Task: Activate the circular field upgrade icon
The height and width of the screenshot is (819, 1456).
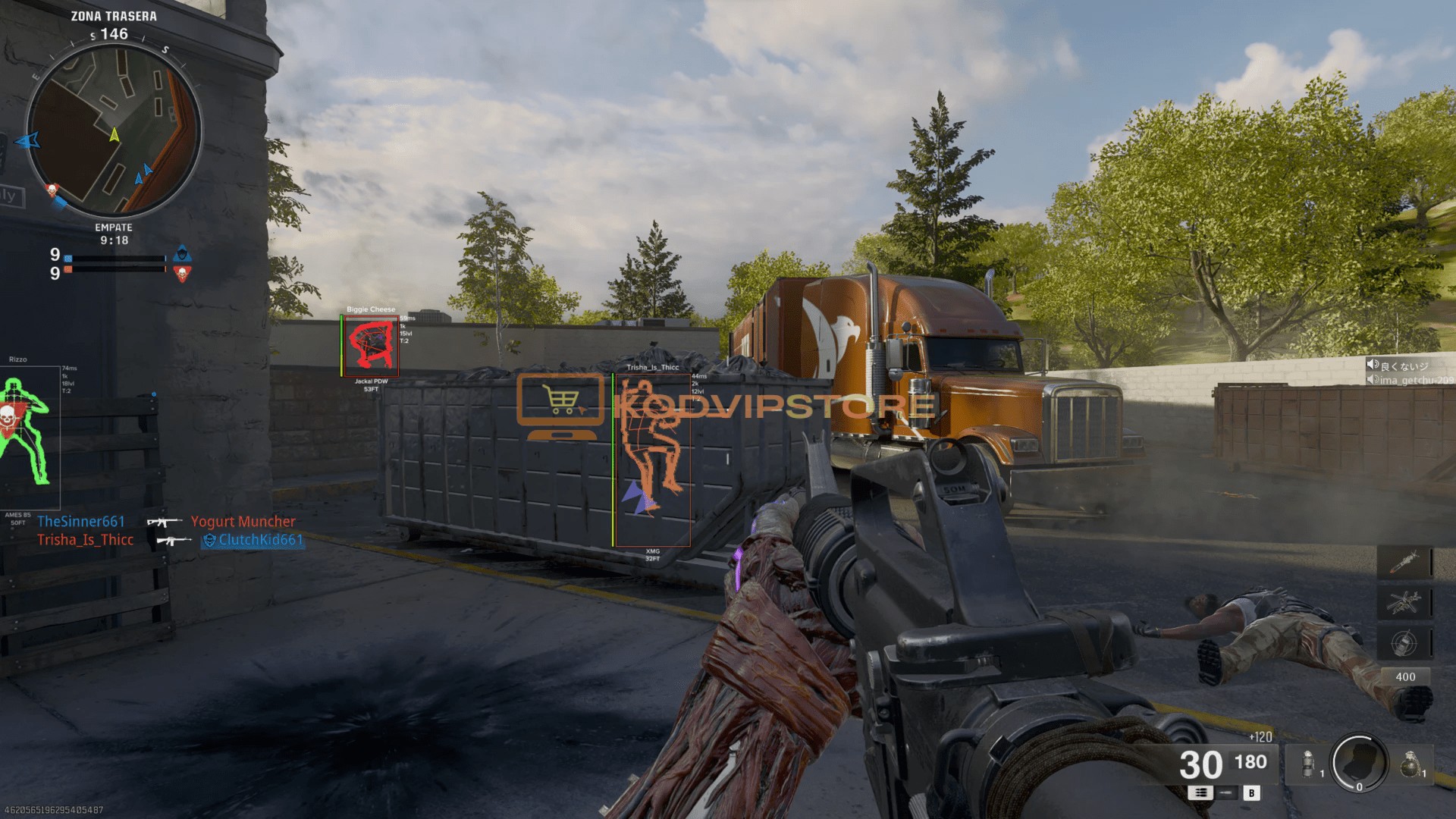Action: coord(1359,763)
